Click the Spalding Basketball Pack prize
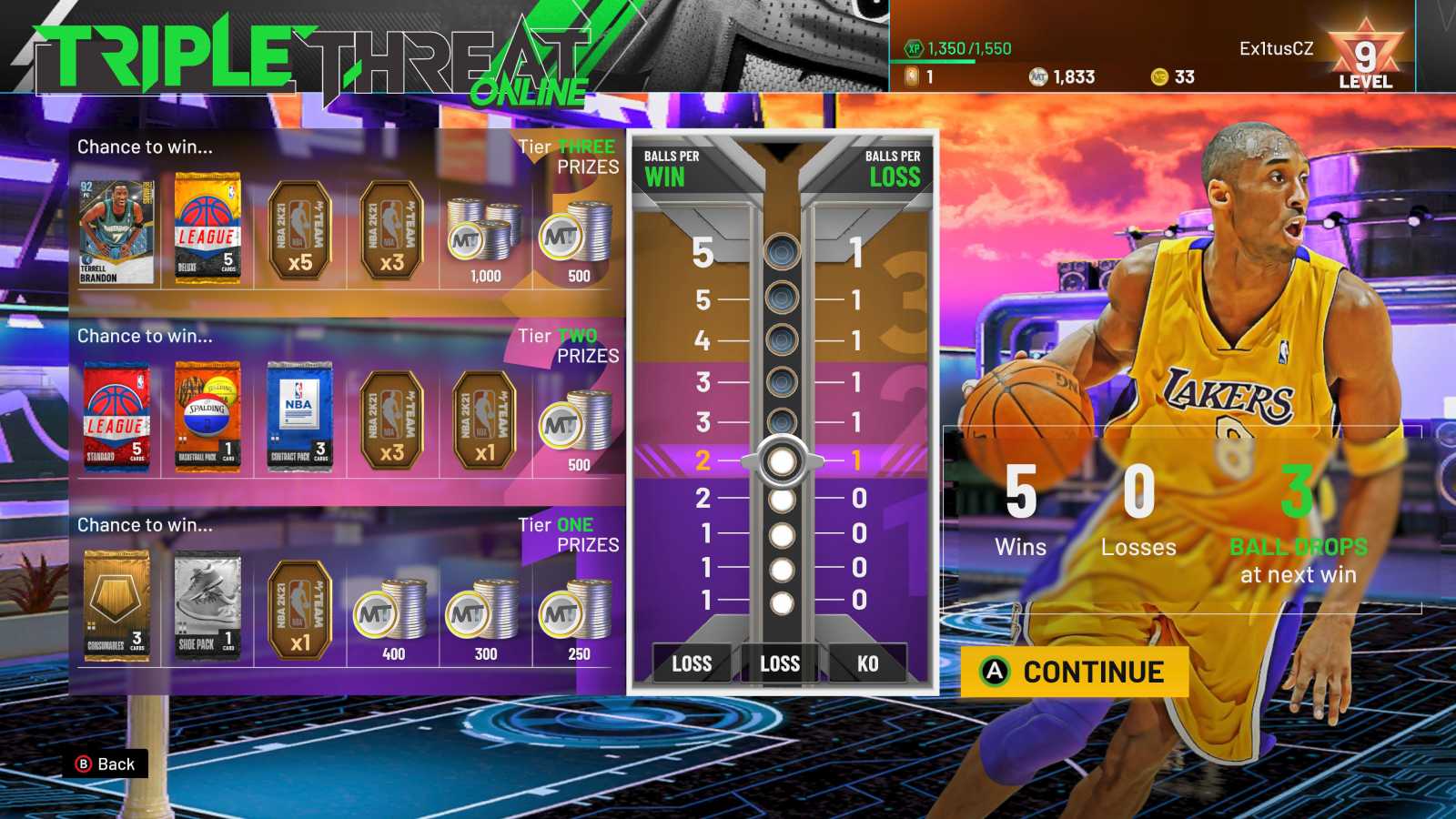The height and width of the screenshot is (819, 1456). pyautogui.click(x=207, y=414)
